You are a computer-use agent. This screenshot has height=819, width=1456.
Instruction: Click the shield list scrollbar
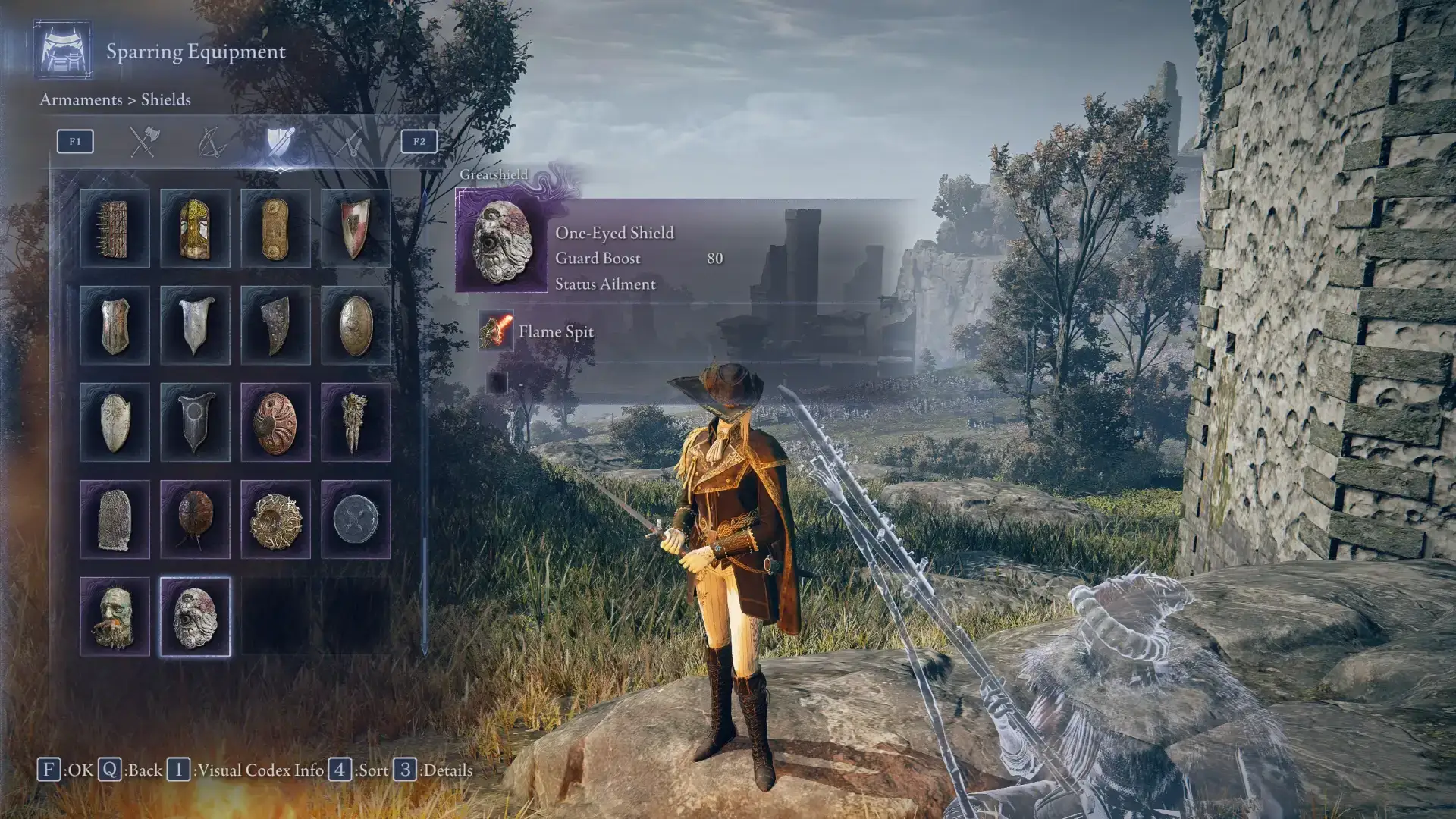coord(424,425)
